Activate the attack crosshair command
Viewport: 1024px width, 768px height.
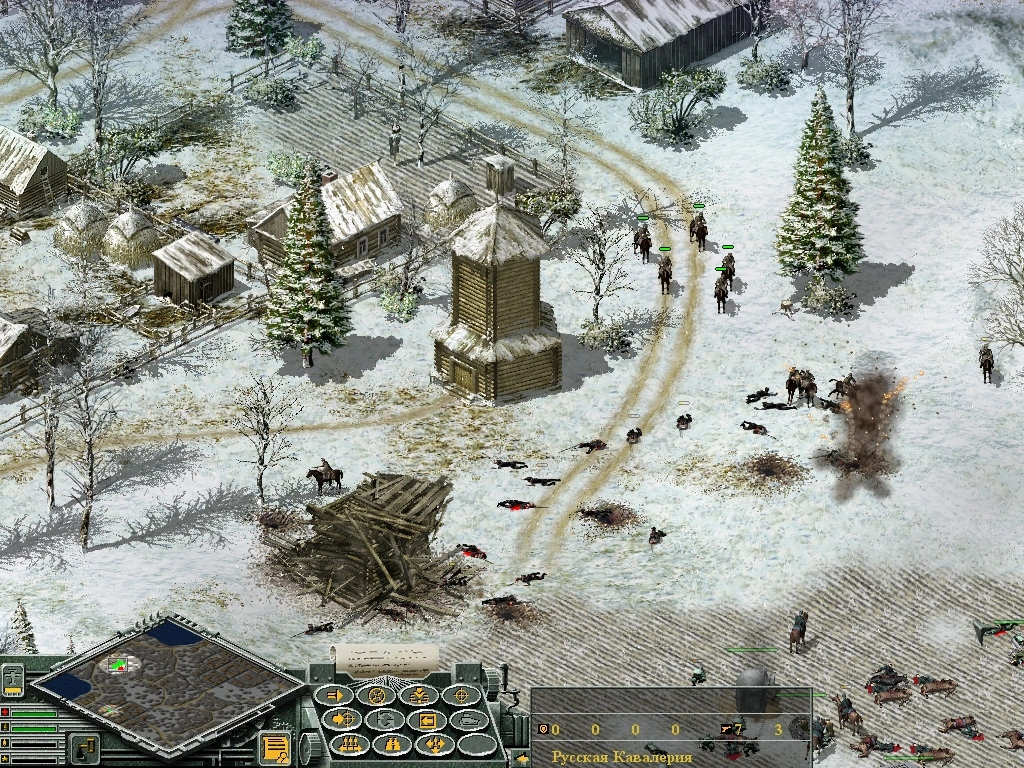(462, 695)
